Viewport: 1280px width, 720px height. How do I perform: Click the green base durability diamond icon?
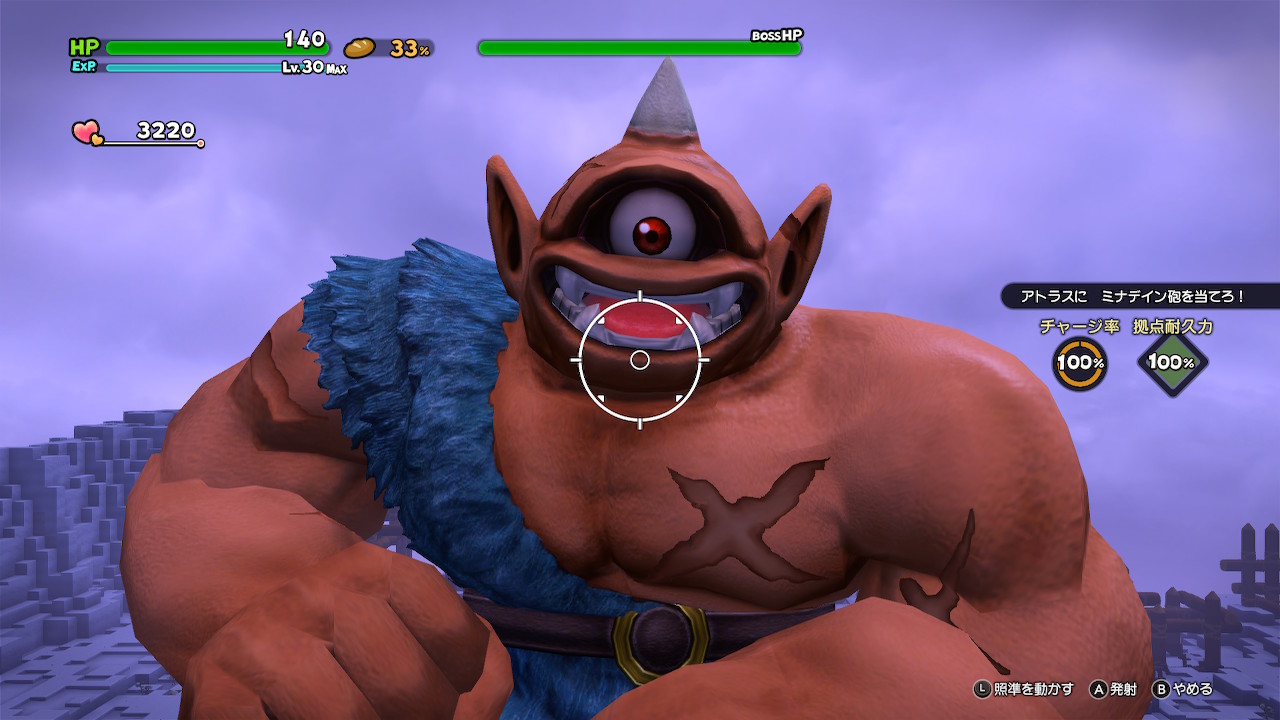[1171, 362]
